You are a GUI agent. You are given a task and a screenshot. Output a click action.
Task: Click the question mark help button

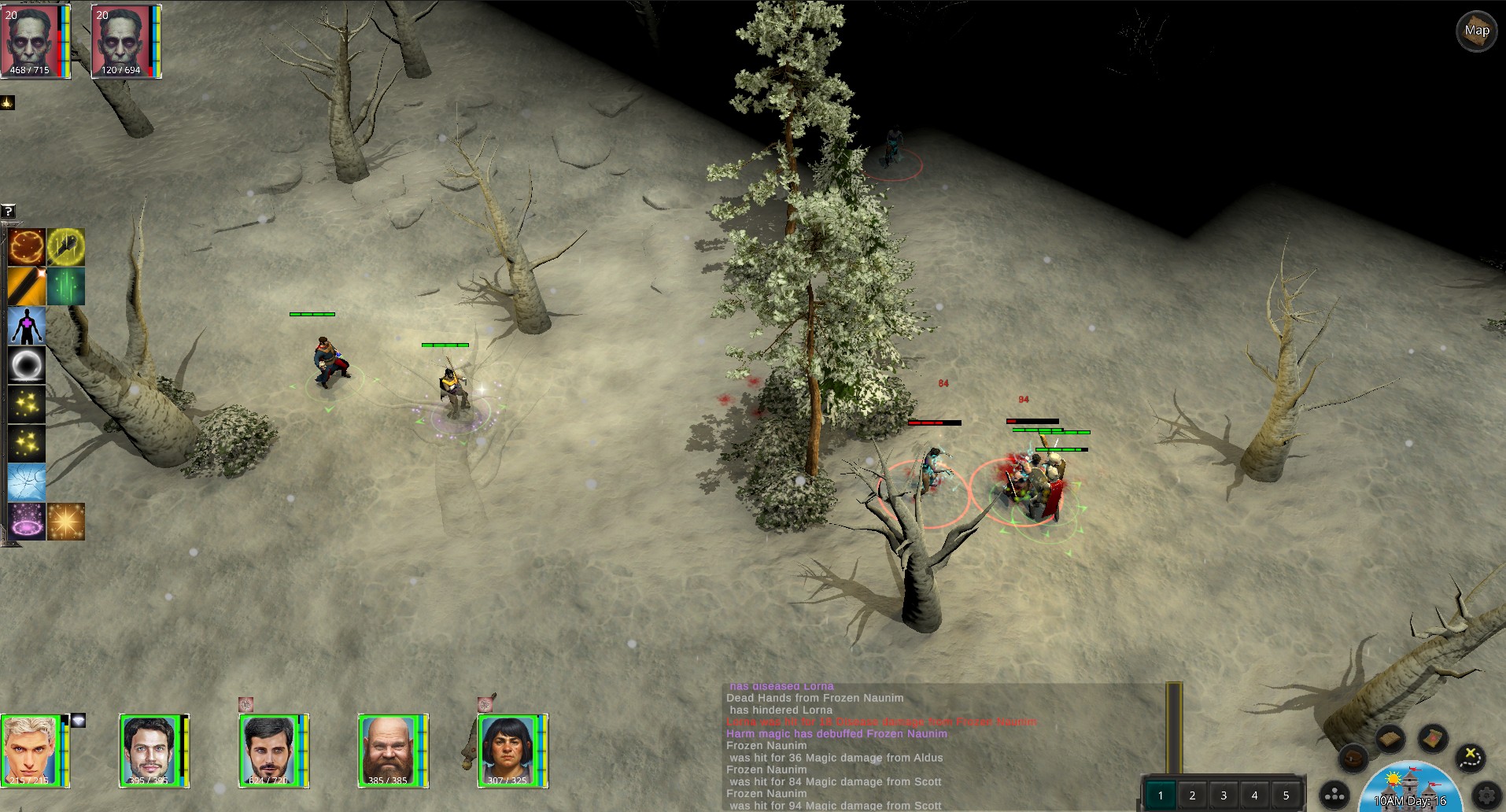click(8, 211)
